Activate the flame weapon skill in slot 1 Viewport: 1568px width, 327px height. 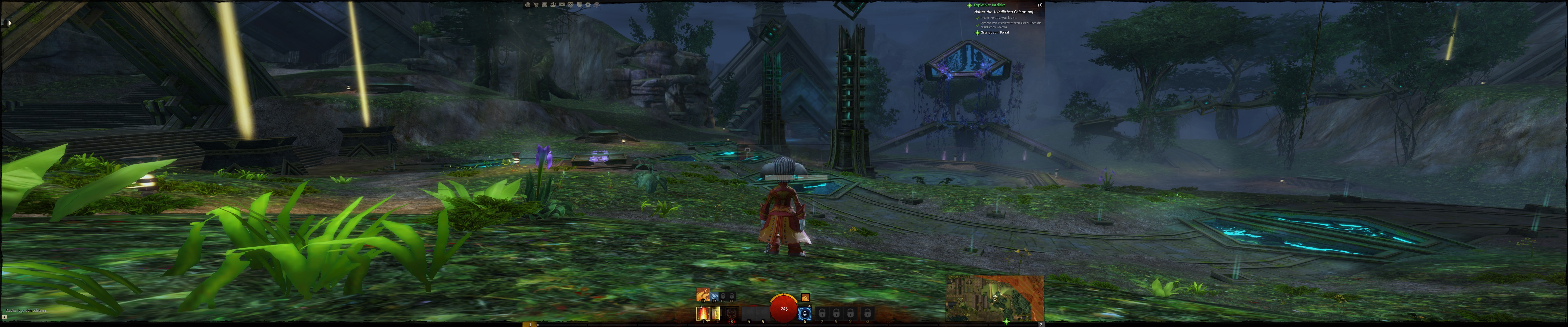point(703,314)
